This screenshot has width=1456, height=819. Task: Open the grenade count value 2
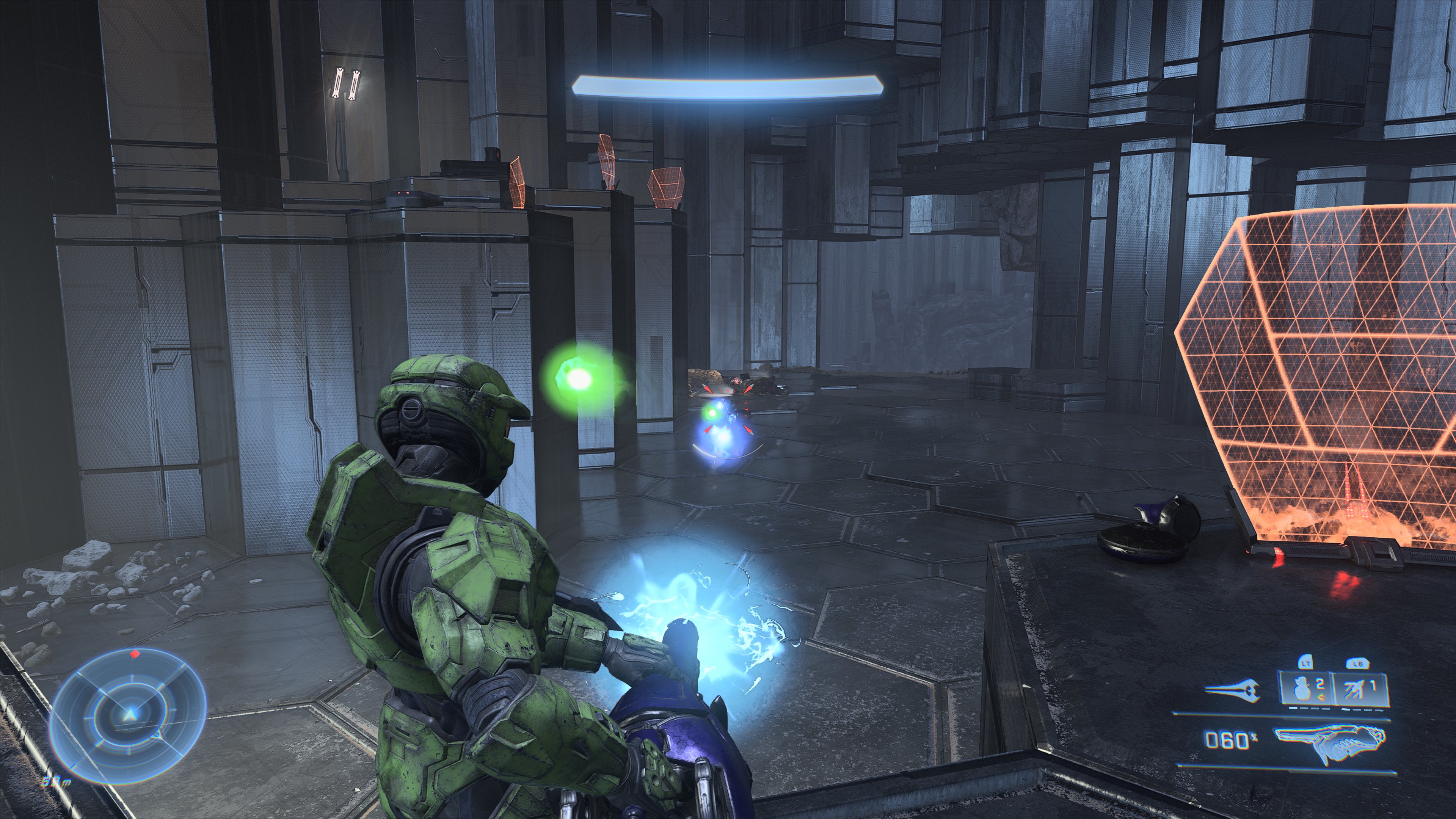[x=1320, y=684]
